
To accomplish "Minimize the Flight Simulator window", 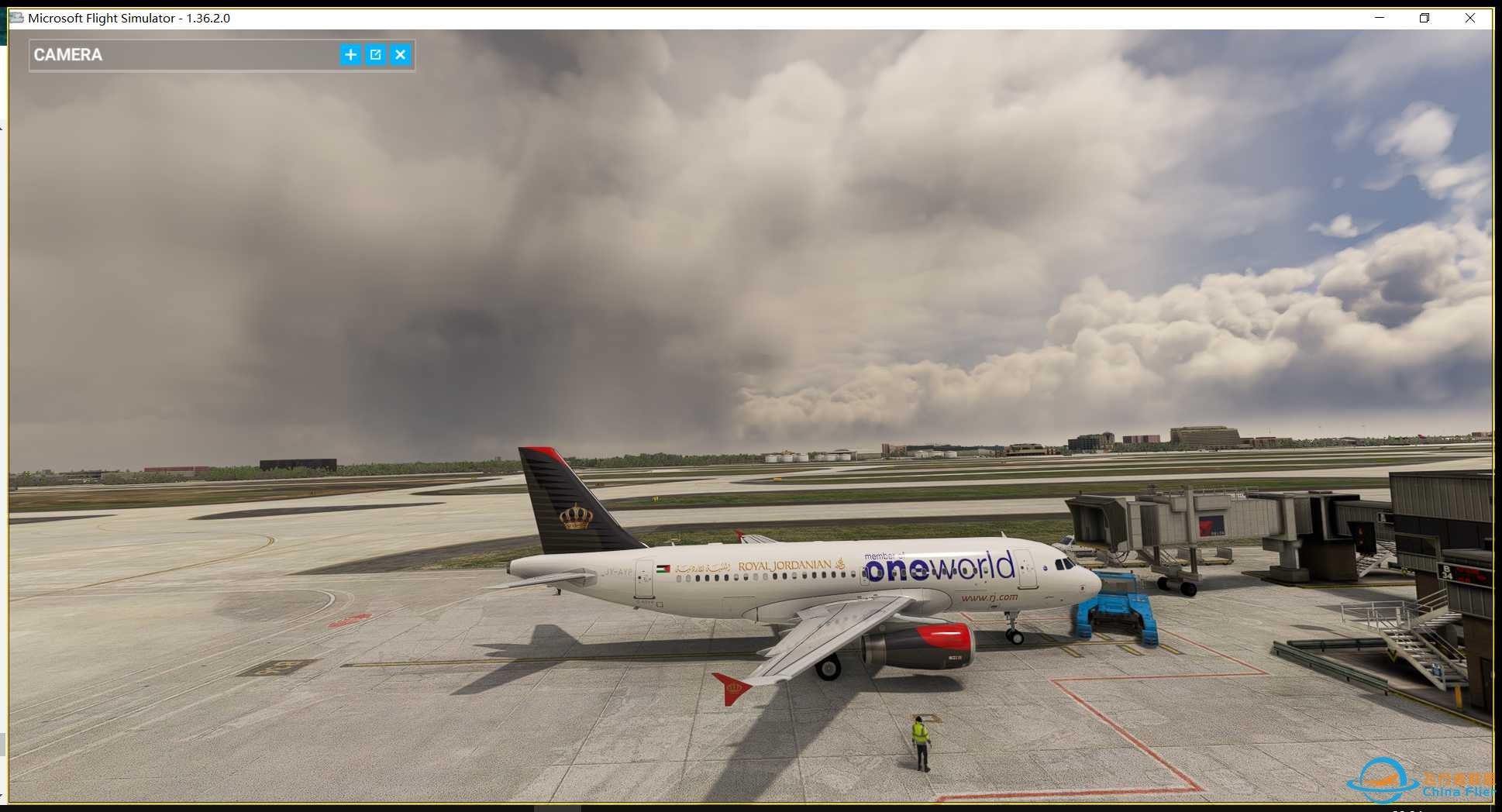I will [x=1380, y=18].
